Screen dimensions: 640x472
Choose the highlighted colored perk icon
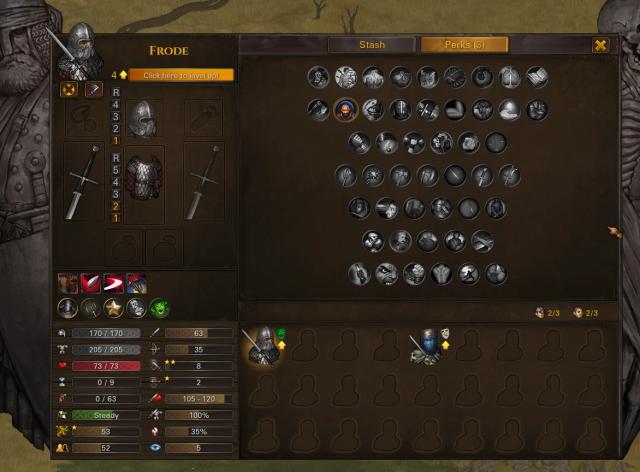coord(346,110)
